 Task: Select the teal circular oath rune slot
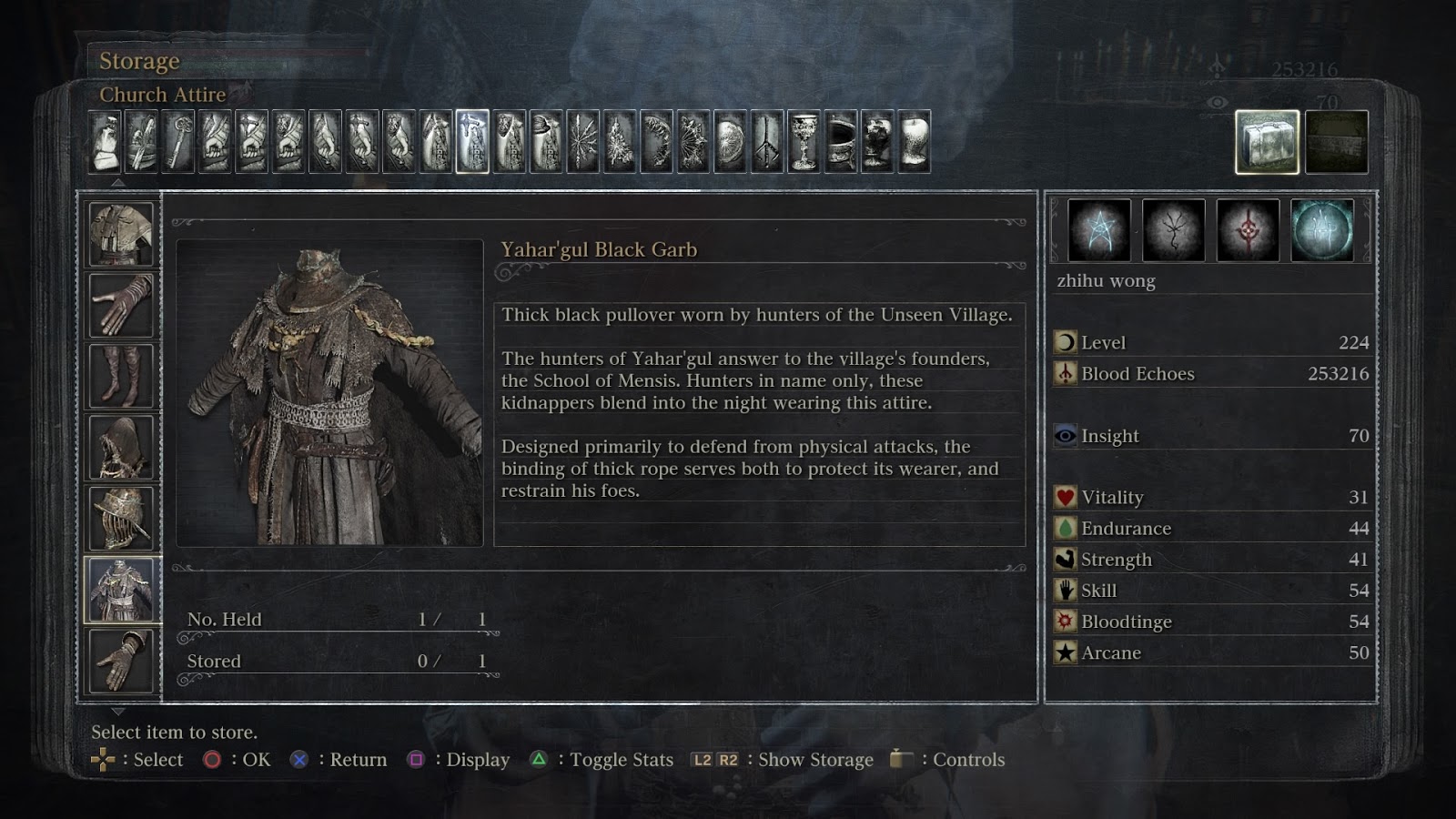pos(1322,230)
